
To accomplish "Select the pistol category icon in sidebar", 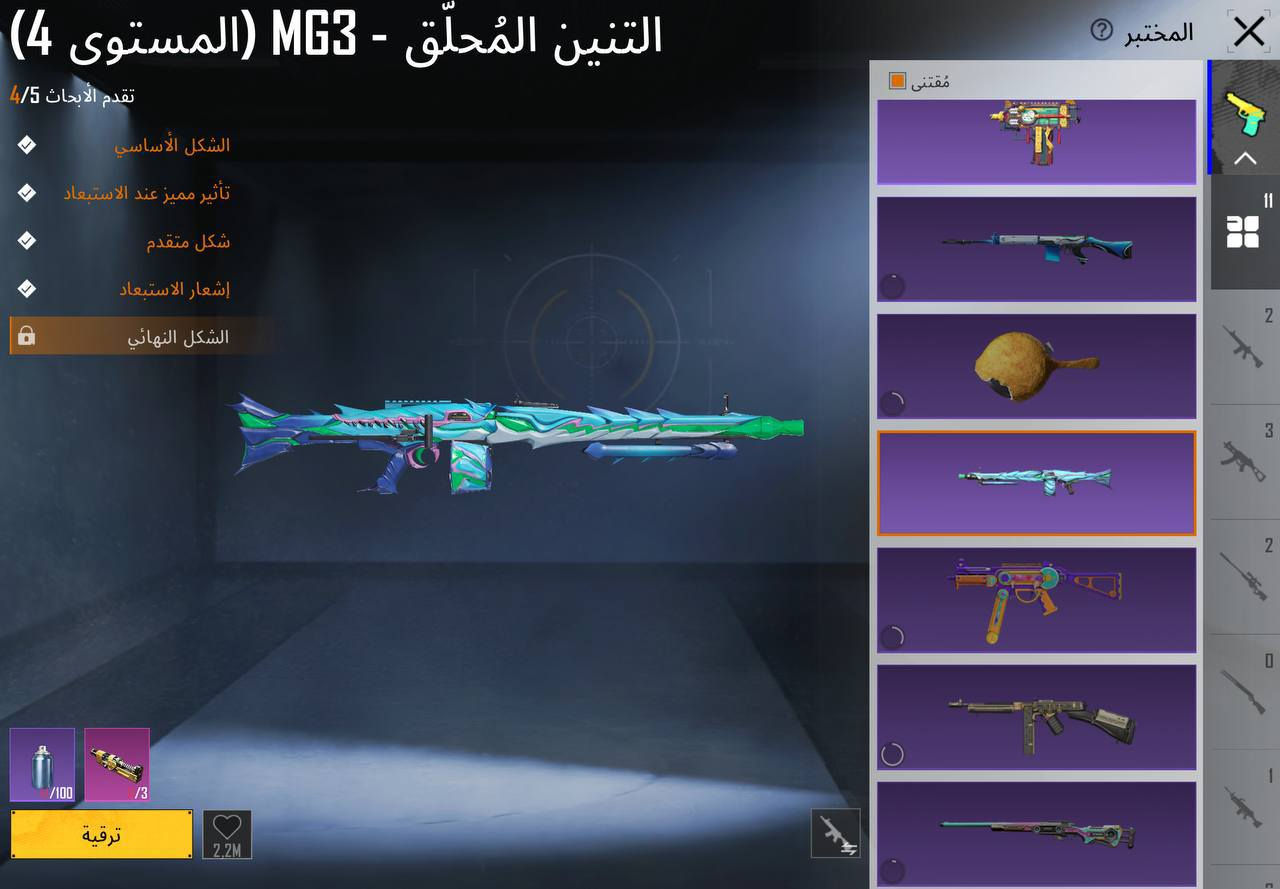I will 1246,112.
